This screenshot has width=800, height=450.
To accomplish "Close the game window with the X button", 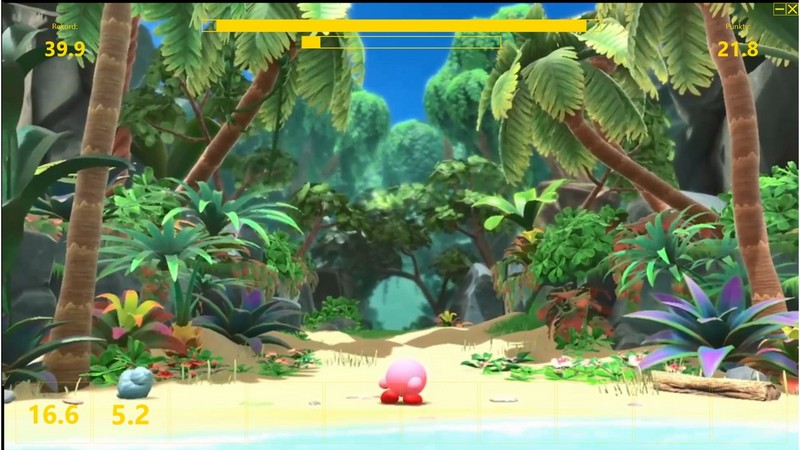I will point(792,8).
